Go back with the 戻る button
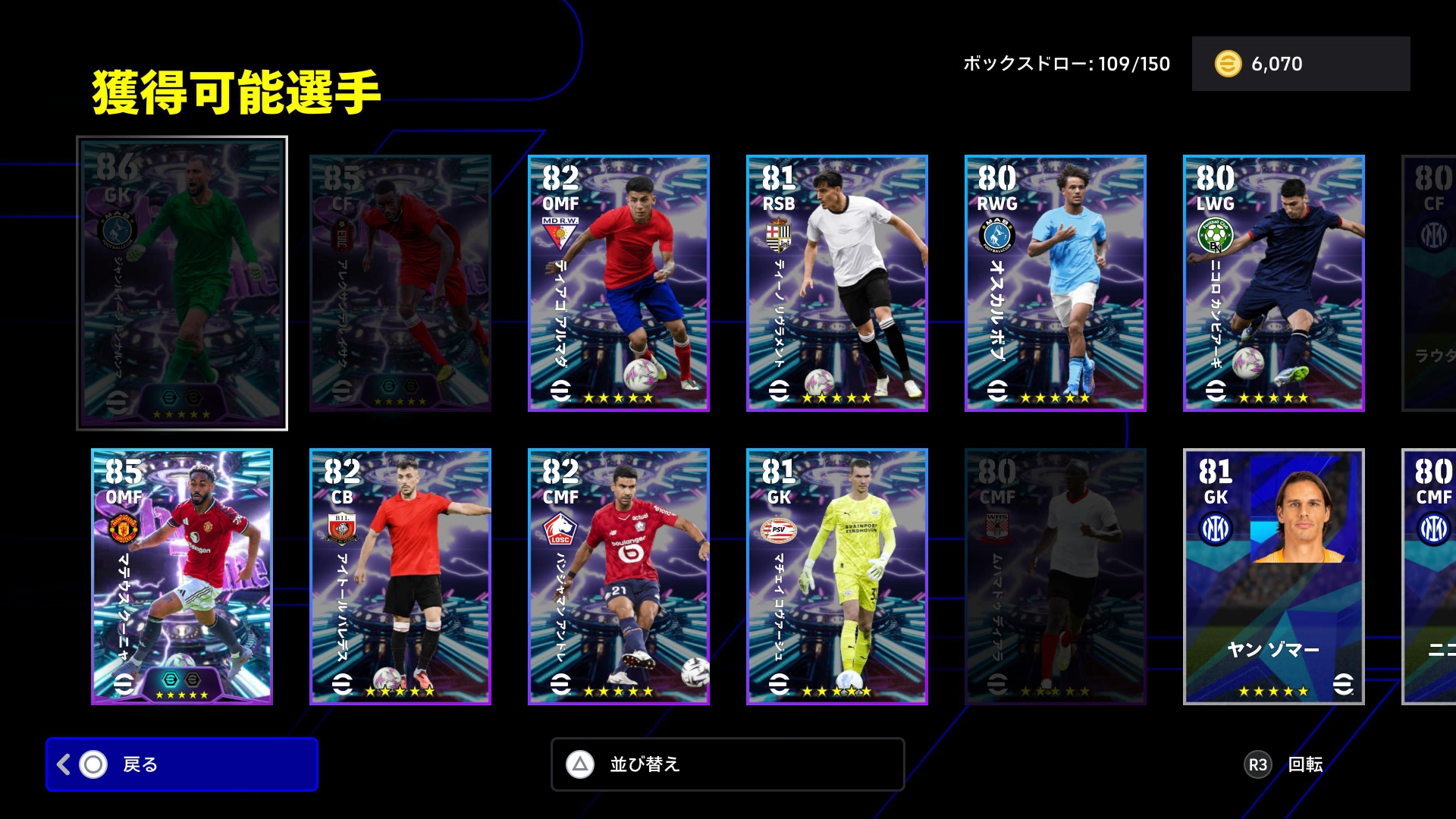The height and width of the screenshot is (819, 1456). [x=181, y=764]
